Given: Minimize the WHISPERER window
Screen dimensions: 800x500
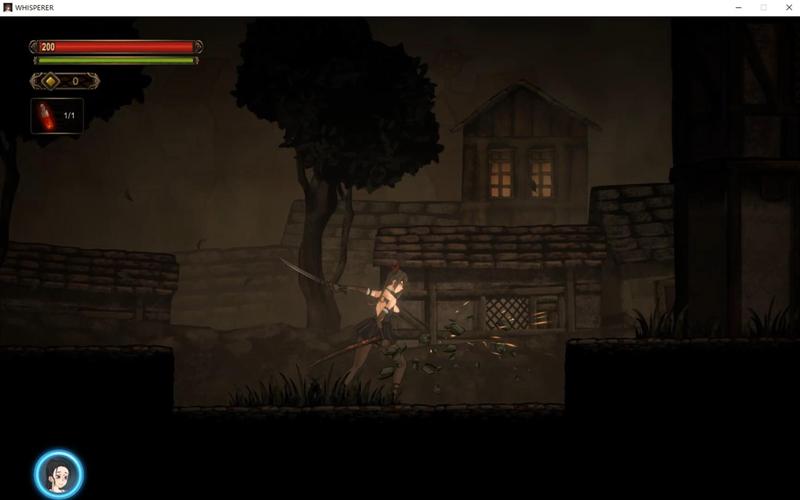Looking at the screenshot, I should coord(737,7).
